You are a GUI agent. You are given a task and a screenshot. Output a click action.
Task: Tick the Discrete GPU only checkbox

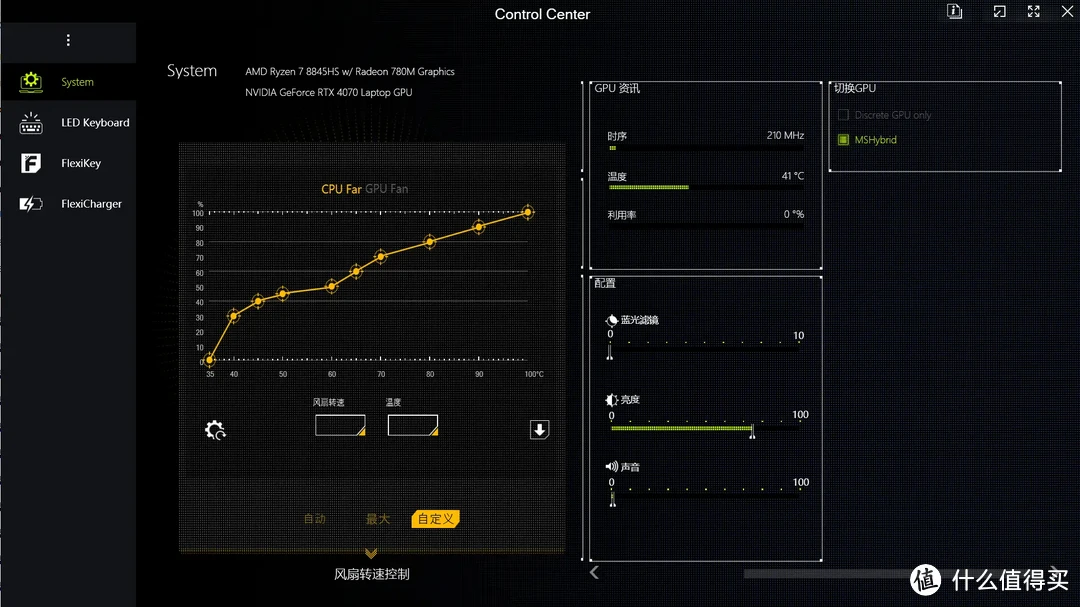pos(843,116)
